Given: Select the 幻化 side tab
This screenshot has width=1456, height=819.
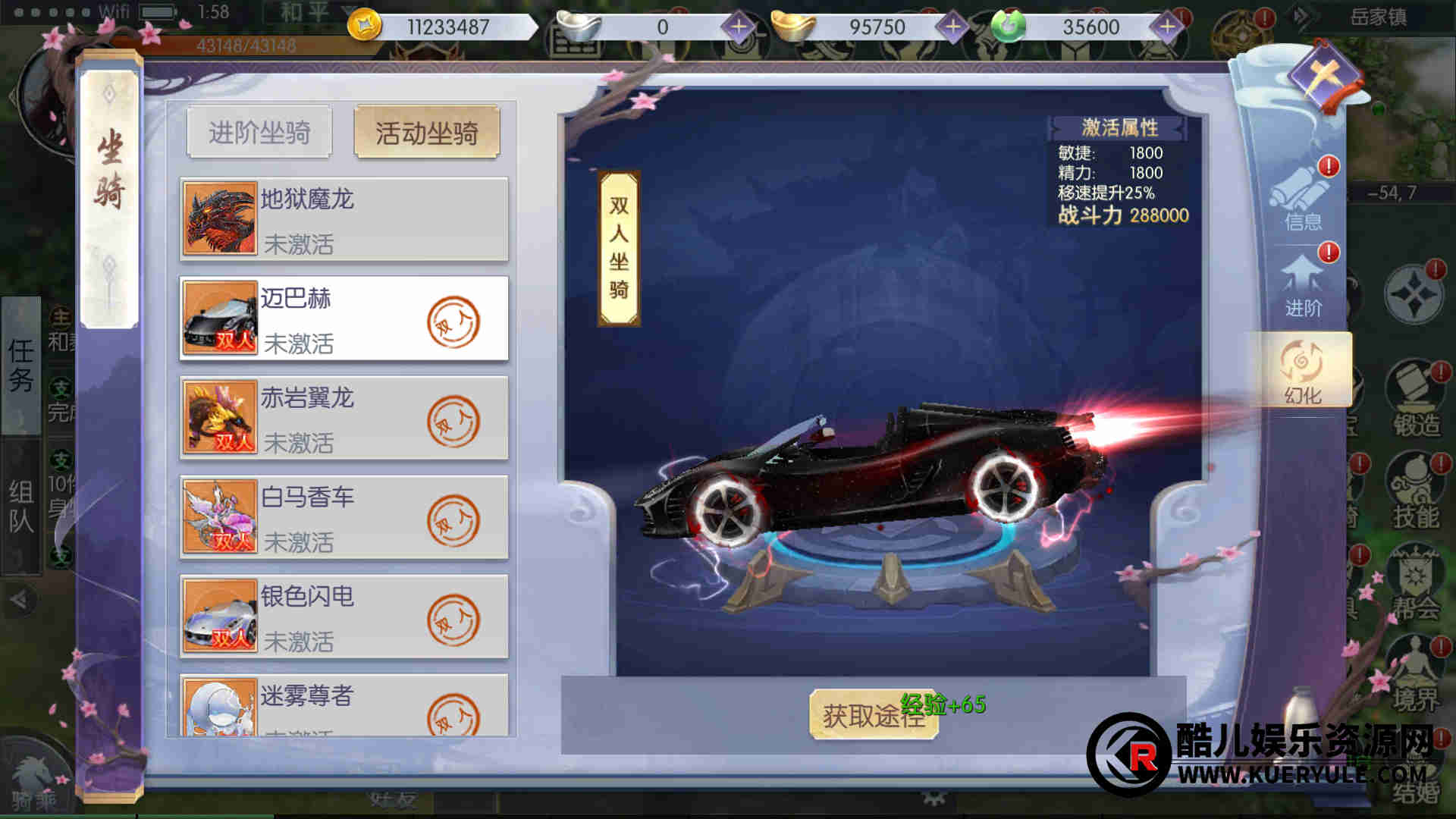Looking at the screenshot, I should click(x=1301, y=372).
